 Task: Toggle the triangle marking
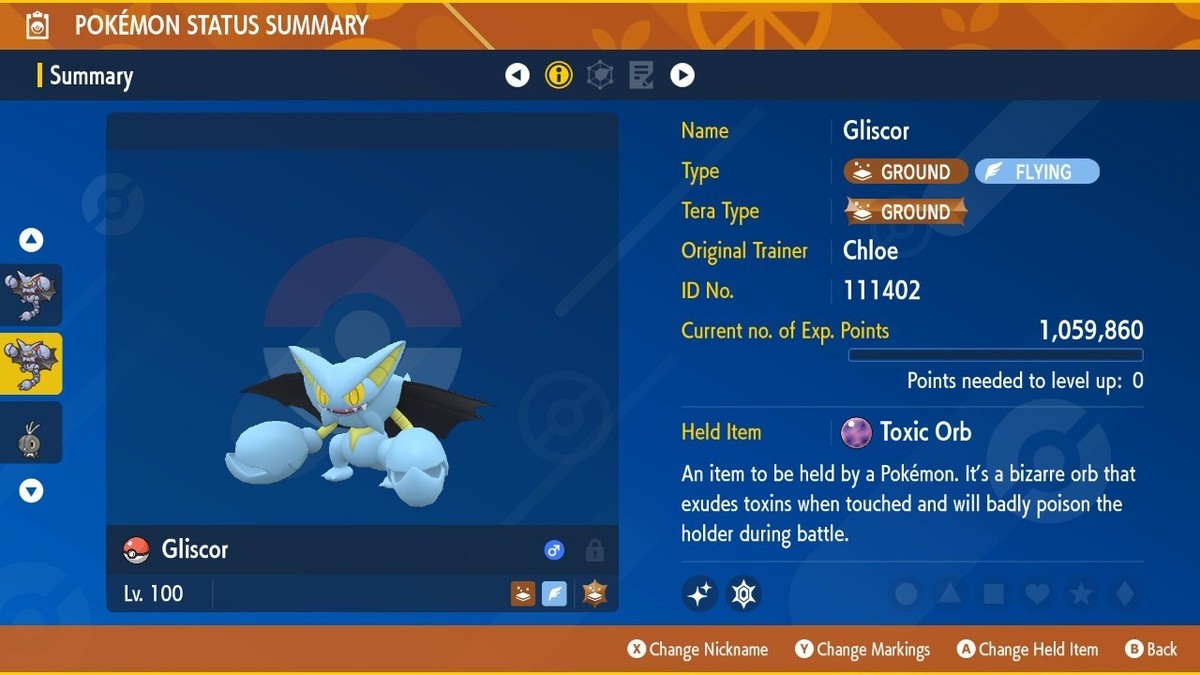pyautogui.click(x=950, y=594)
